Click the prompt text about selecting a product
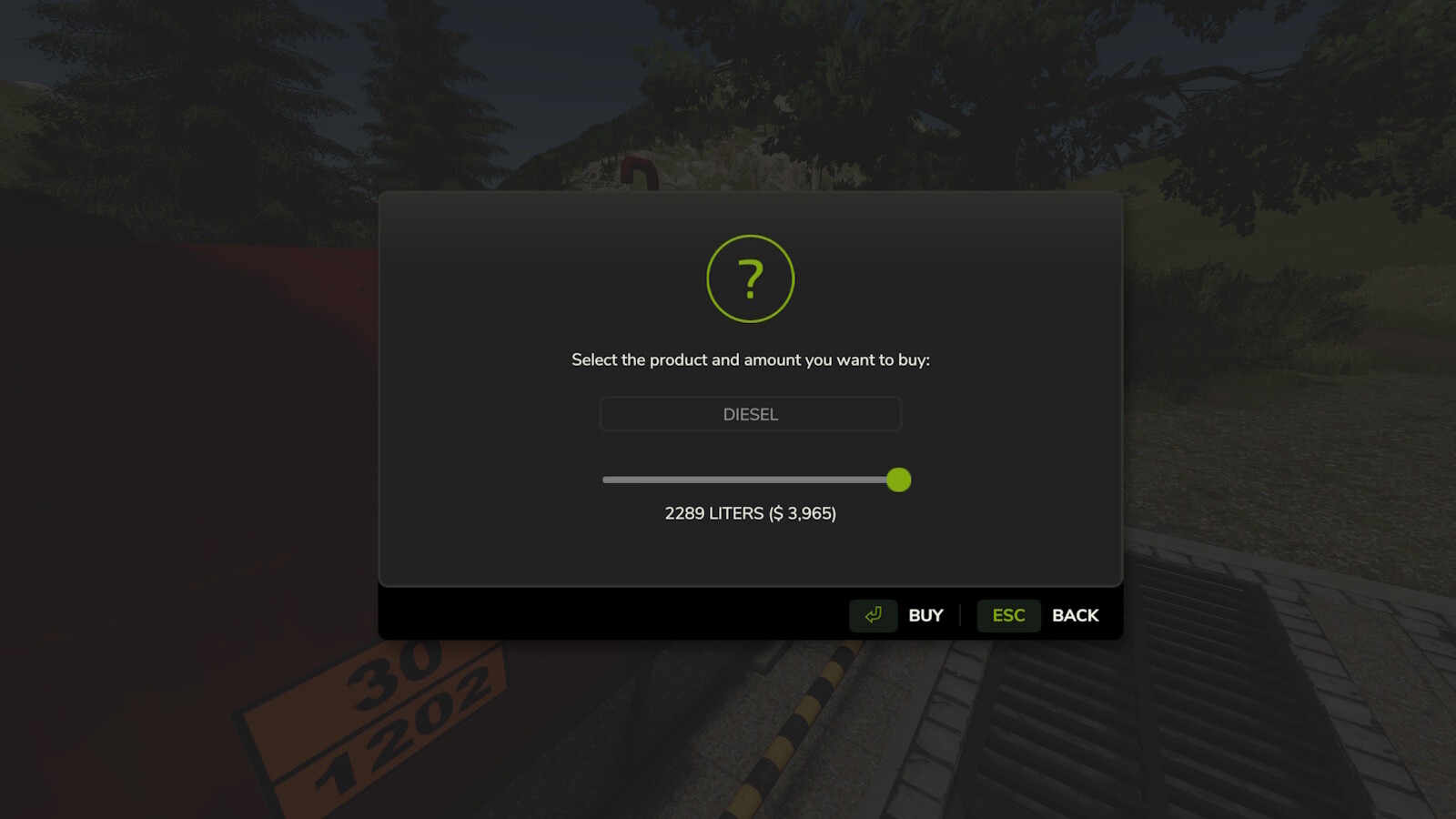The image size is (1456, 819). click(x=750, y=359)
